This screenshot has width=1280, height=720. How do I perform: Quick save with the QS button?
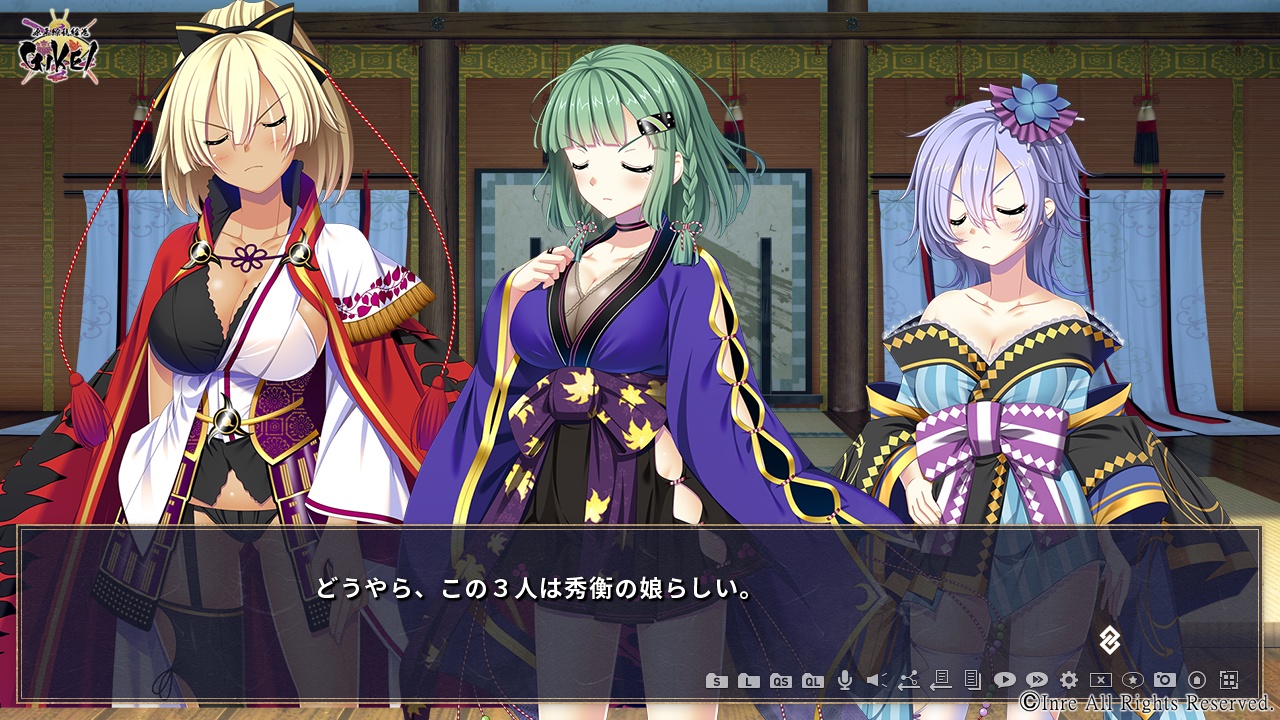tap(781, 681)
